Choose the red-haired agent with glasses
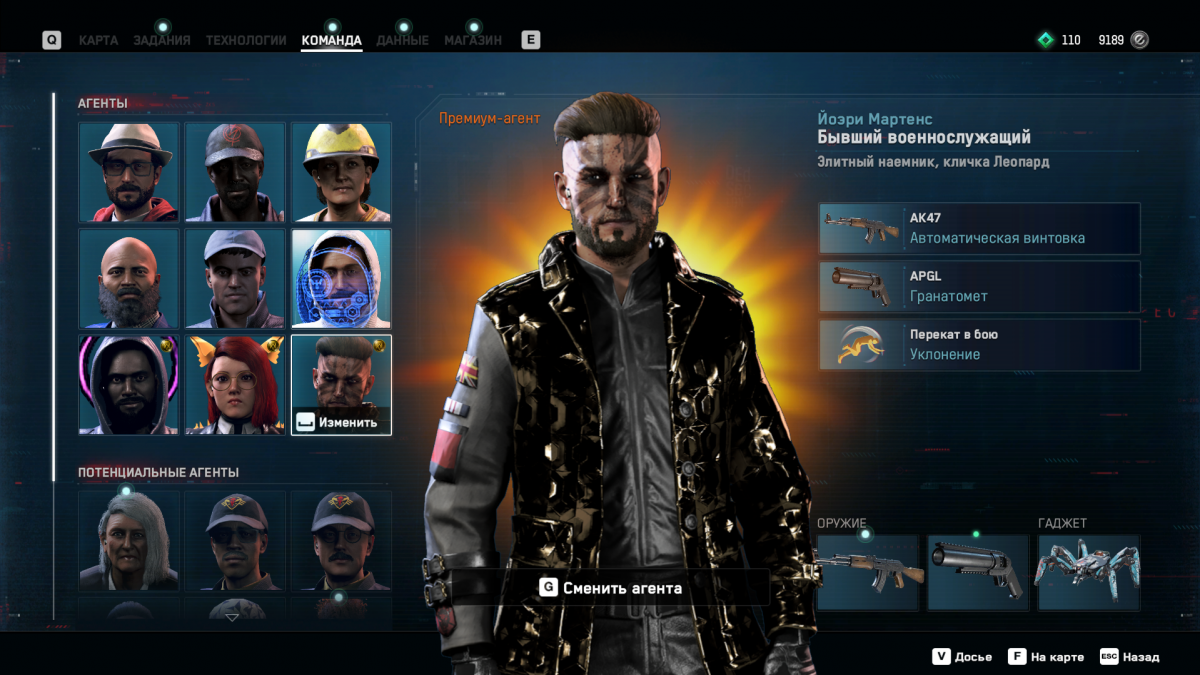This screenshot has height=675, width=1200. tap(235, 385)
